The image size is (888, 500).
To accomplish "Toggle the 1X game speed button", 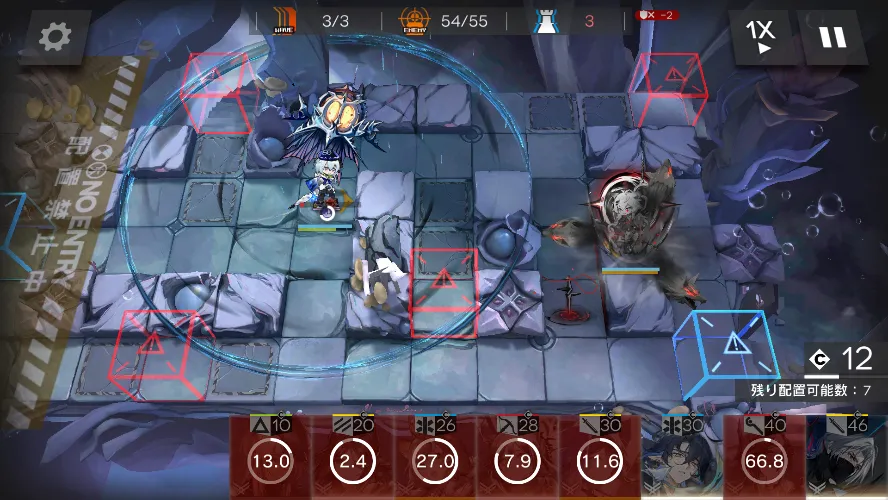I will 762,37.
